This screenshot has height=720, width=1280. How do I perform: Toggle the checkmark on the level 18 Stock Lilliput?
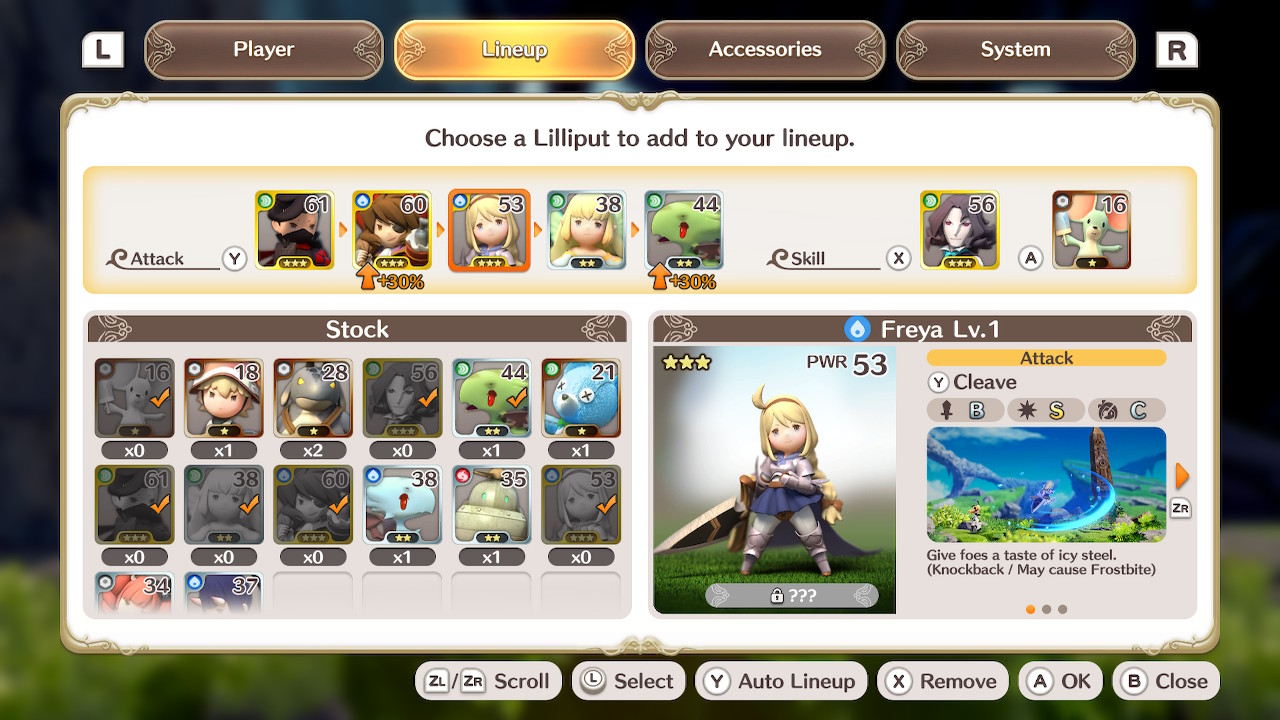point(223,397)
